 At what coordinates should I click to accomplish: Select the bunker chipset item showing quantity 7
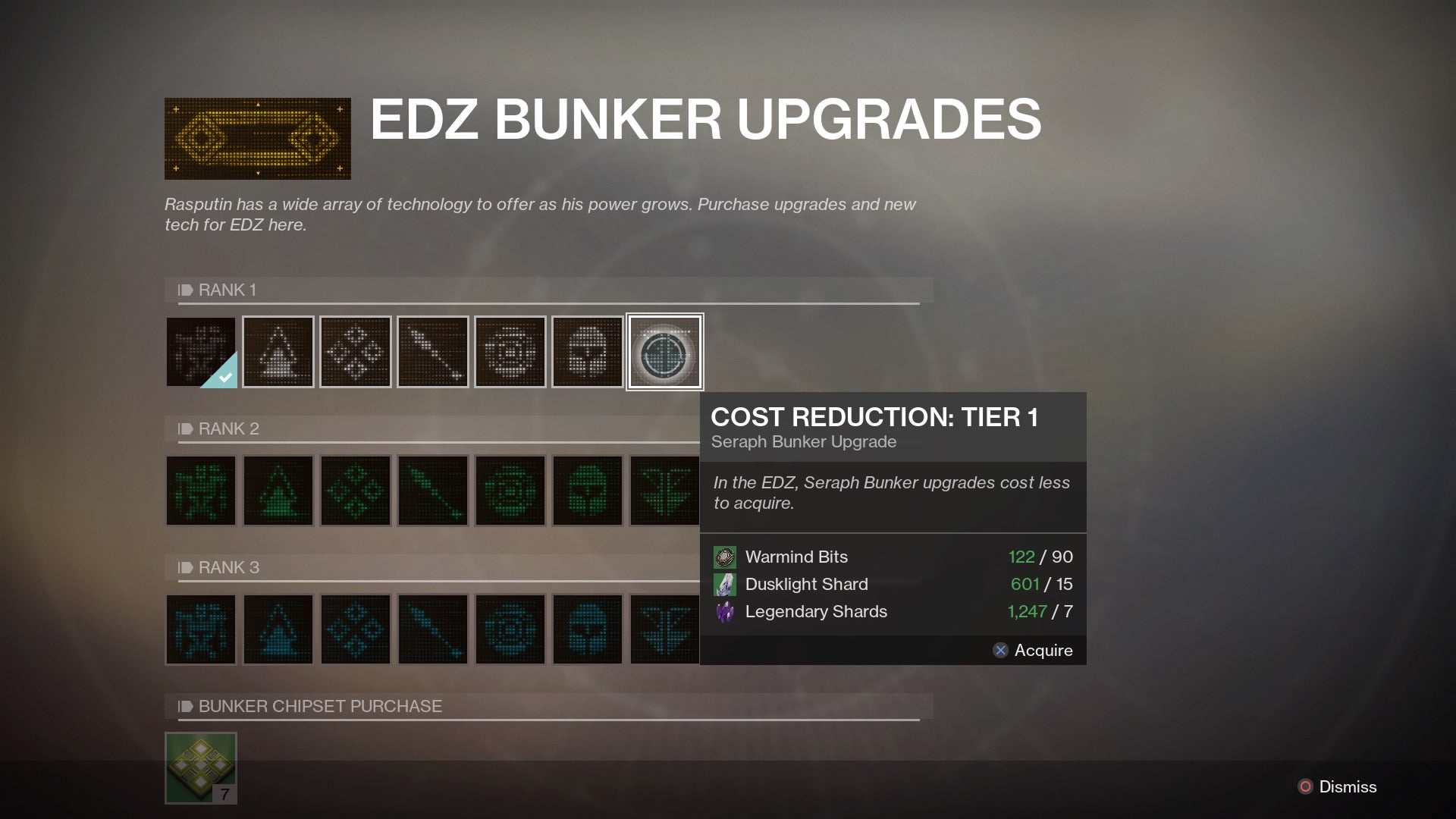pyautogui.click(x=201, y=767)
